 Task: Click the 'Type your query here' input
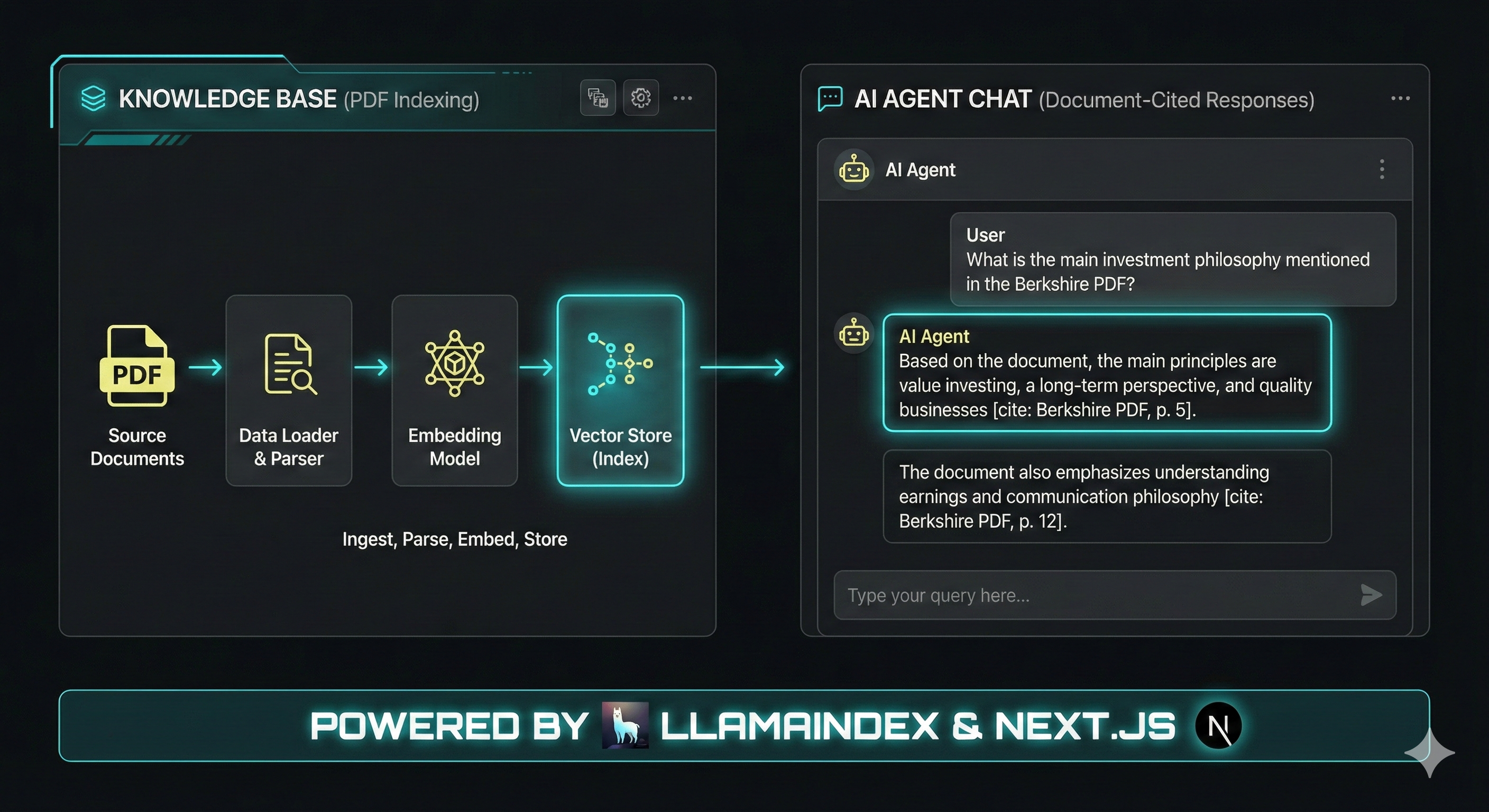(1092, 595)
